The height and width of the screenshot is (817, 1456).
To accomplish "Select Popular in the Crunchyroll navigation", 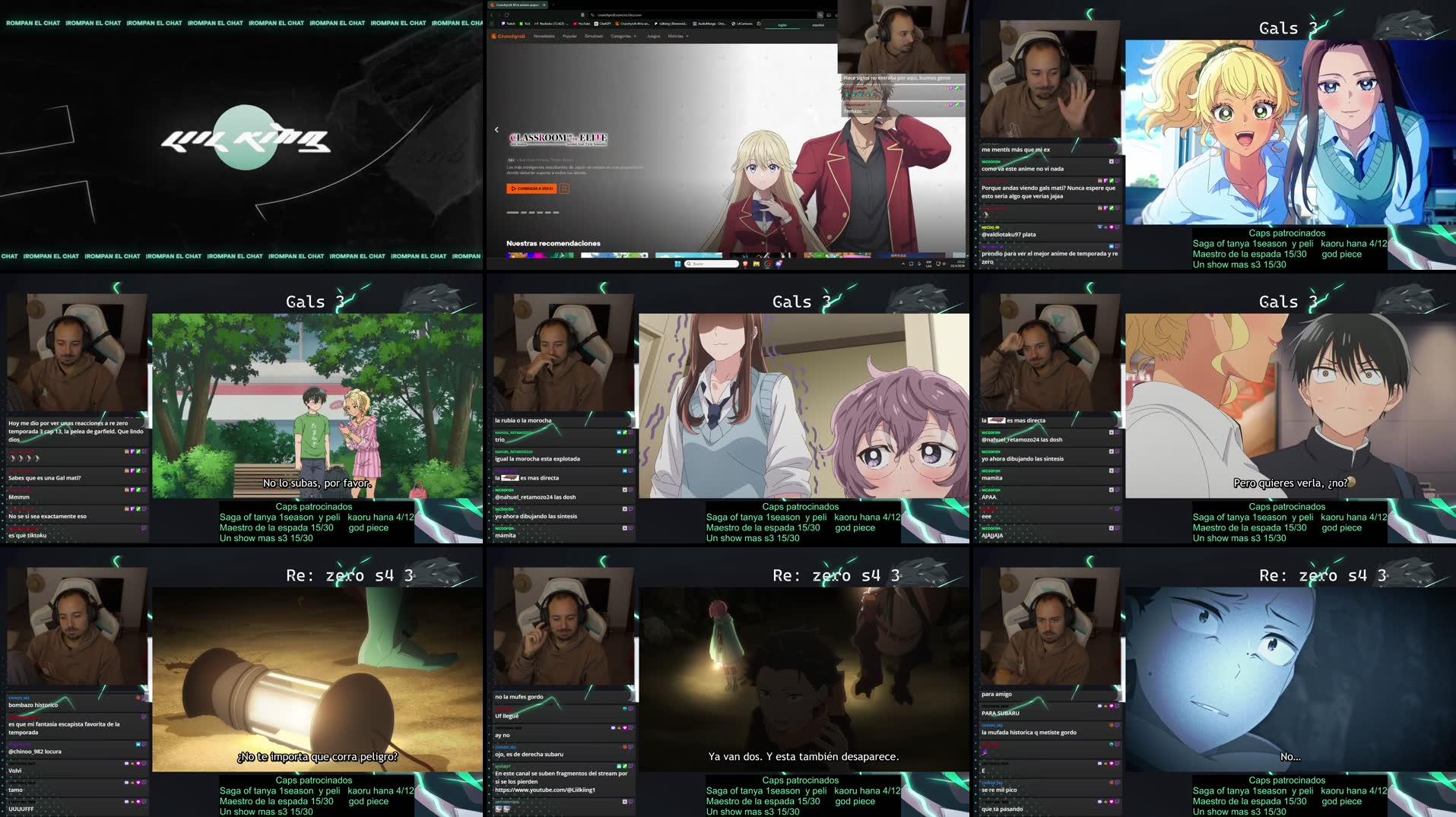I will (x=569, y=36).
